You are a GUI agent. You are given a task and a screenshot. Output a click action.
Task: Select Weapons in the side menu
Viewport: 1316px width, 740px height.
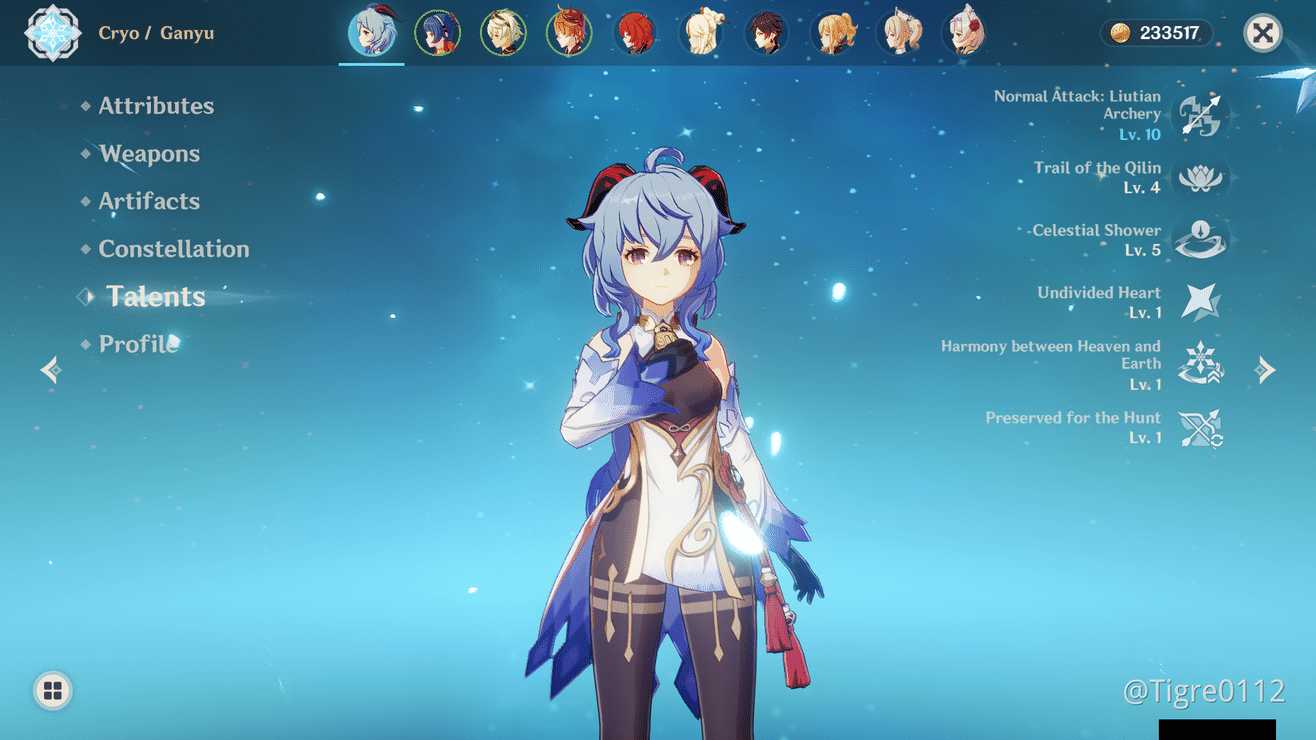(149, 154)
